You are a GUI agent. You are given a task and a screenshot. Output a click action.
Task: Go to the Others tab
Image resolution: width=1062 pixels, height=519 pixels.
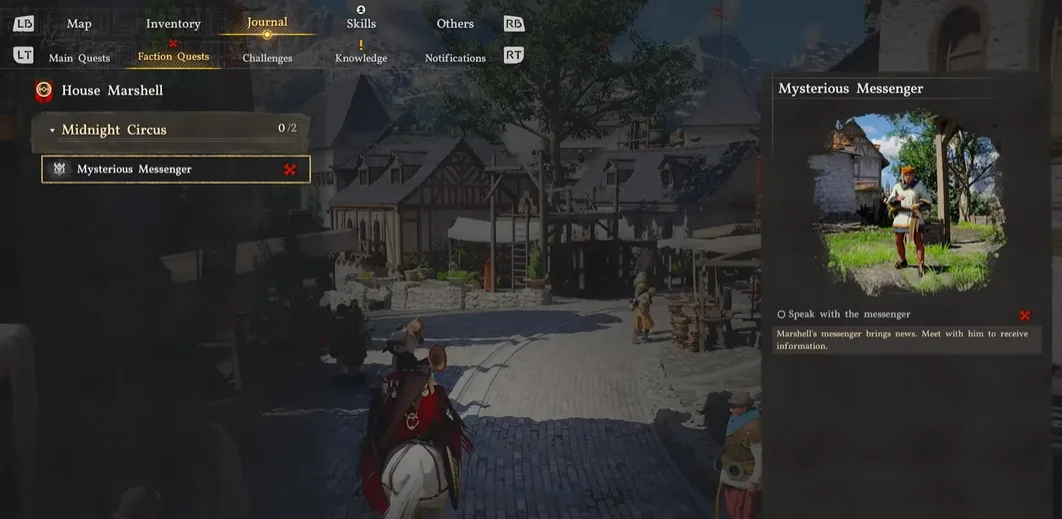[455, 24]
